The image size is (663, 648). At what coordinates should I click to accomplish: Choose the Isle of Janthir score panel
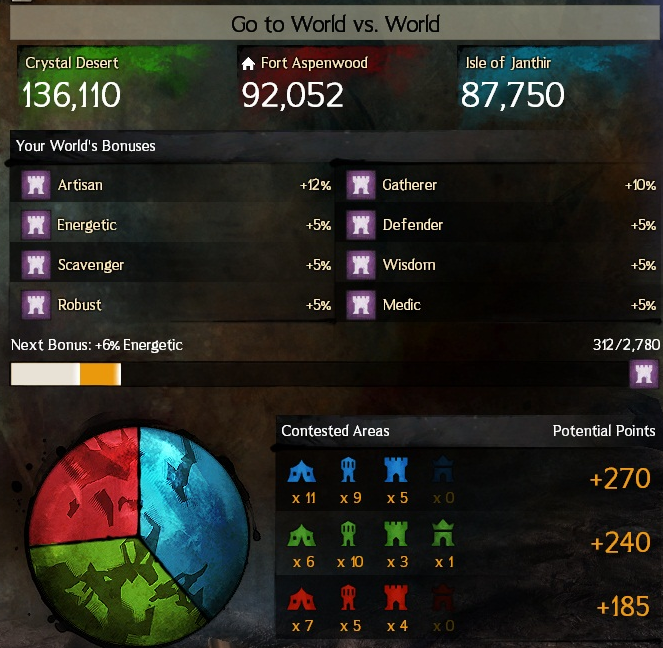[x=553, y=83]
